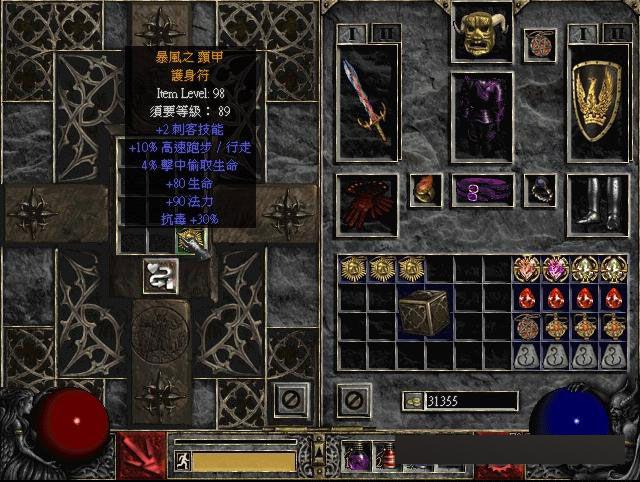Select the equipped amulet slot
640x482 pixels.
pyautogui.click(x=541, y=44)
